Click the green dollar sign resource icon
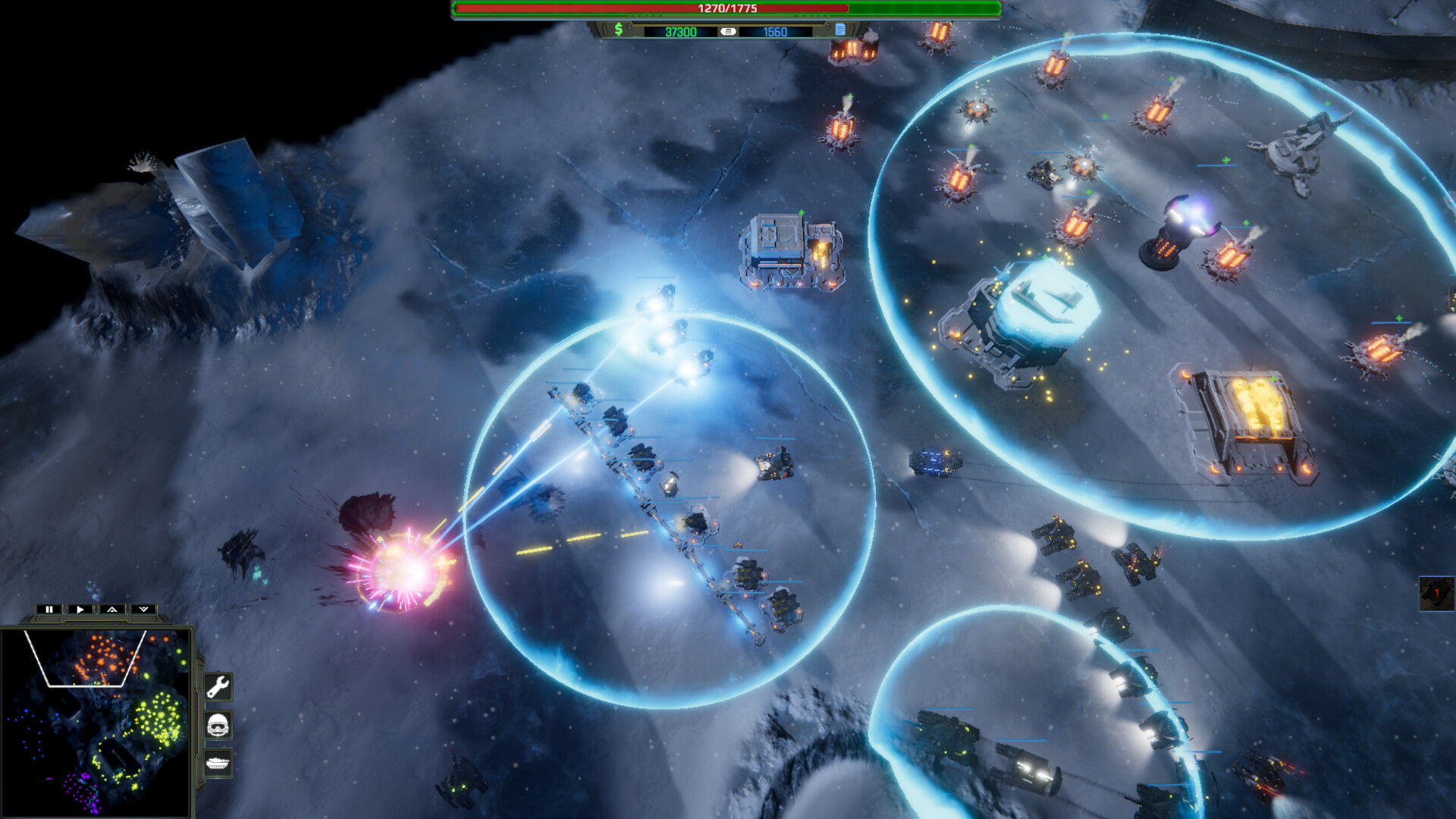The width and height of the screenshot is (1456, 819). (x=618, y=30)
